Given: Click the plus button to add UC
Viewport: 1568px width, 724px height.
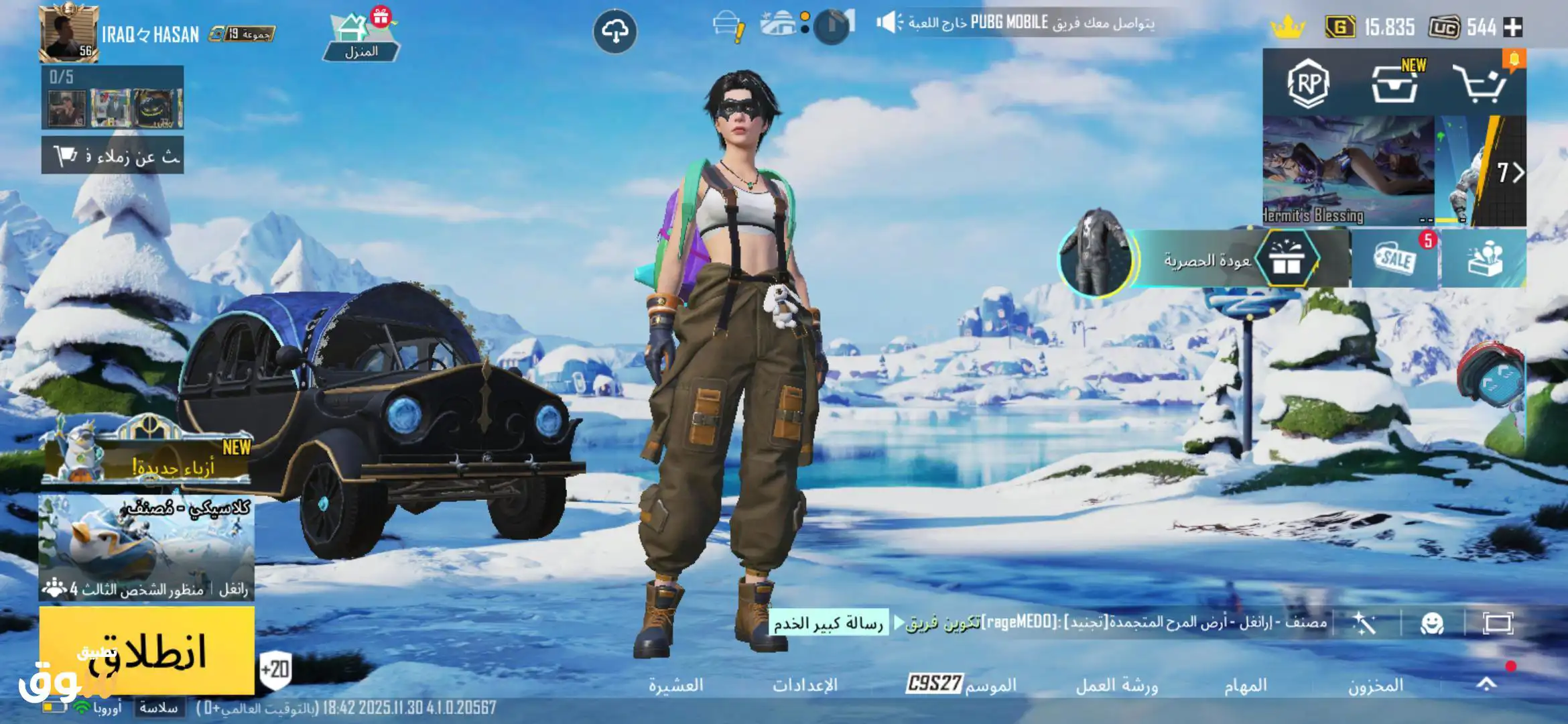Looking at the screenshot, I should pyautogui.click(x=1513, y=27).
